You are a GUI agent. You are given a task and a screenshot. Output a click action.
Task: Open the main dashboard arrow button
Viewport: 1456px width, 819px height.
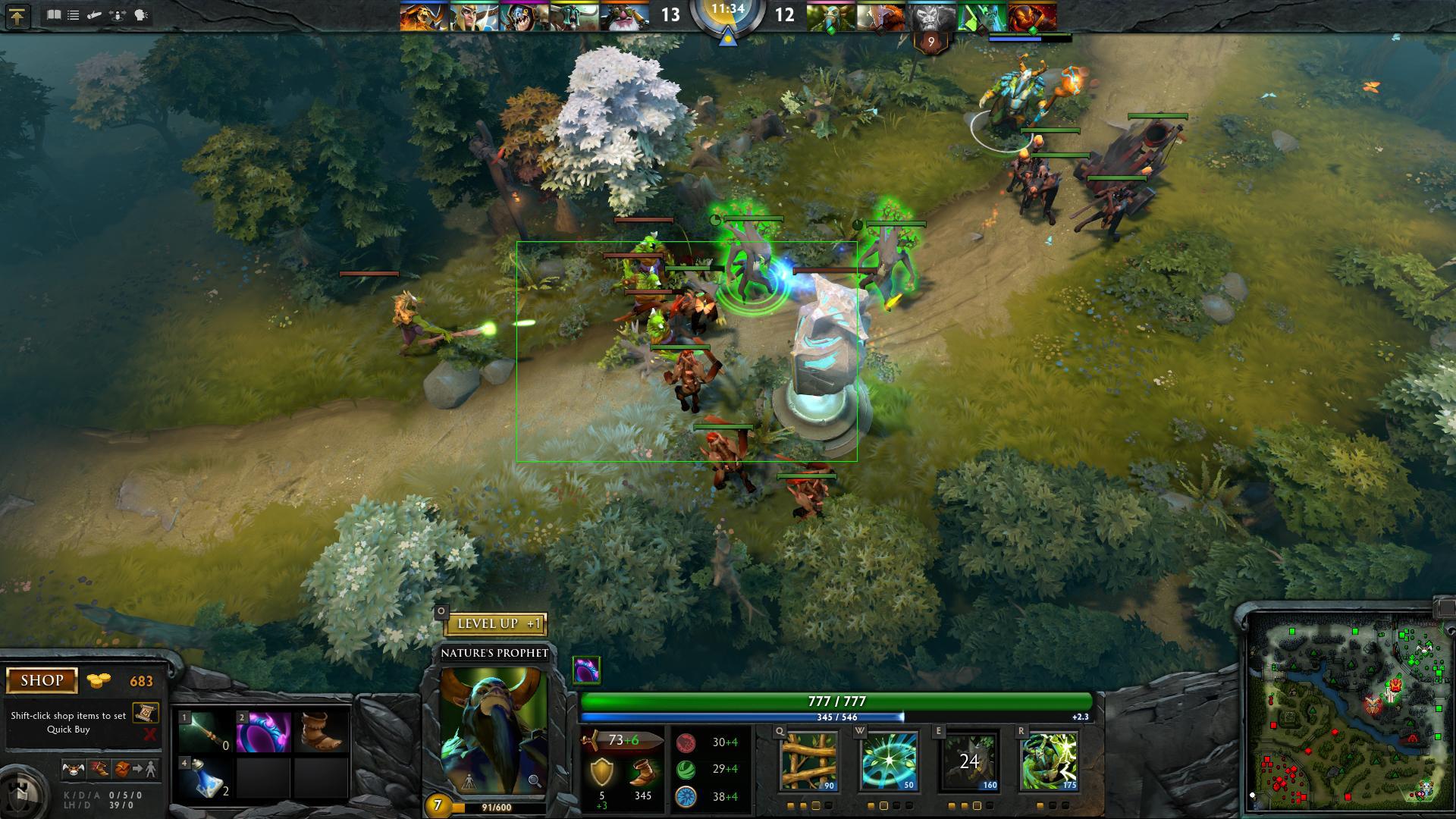click(x=17, y=16)
